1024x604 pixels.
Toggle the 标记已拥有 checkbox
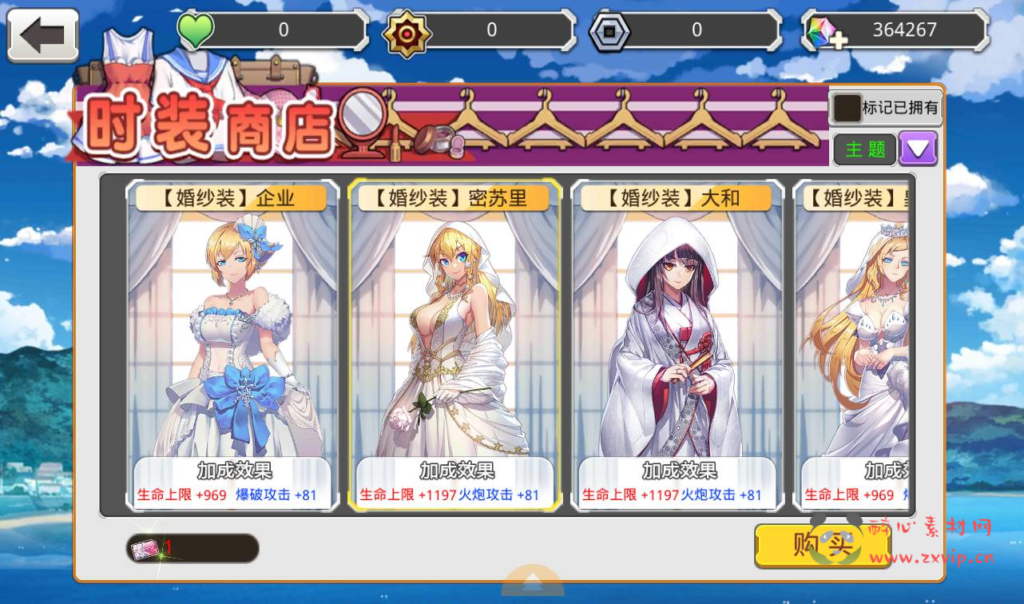point(847,108)
